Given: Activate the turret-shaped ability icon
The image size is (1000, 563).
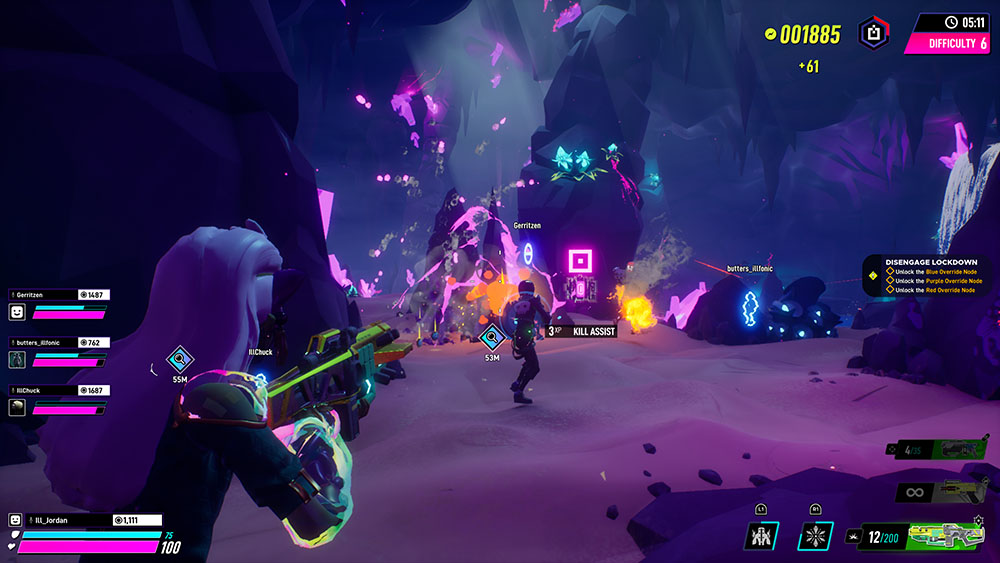Looking at the screenshot, I should click(762, 536).
